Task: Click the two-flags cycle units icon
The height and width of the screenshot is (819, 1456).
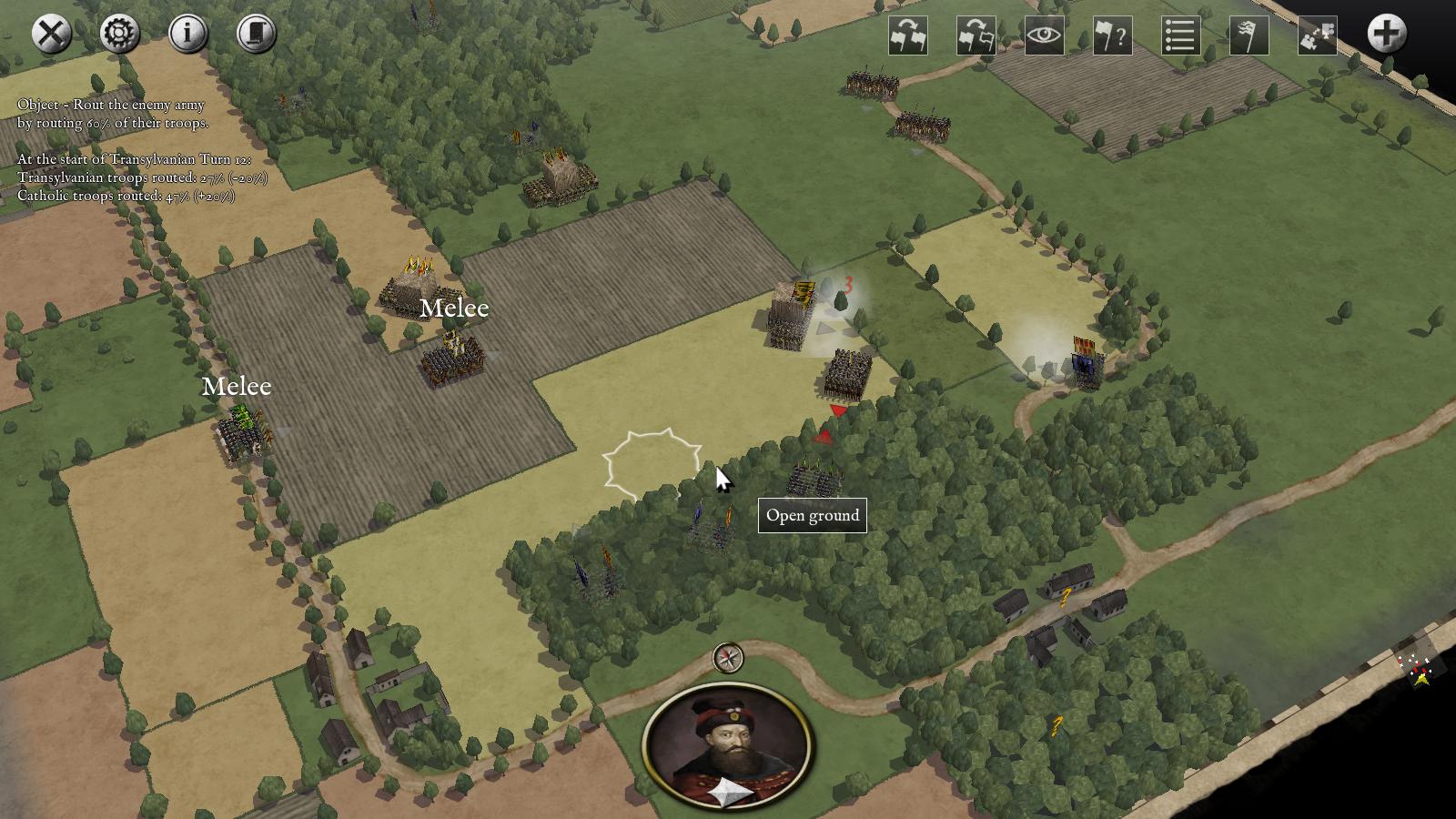Action: [x=908, y=36]
